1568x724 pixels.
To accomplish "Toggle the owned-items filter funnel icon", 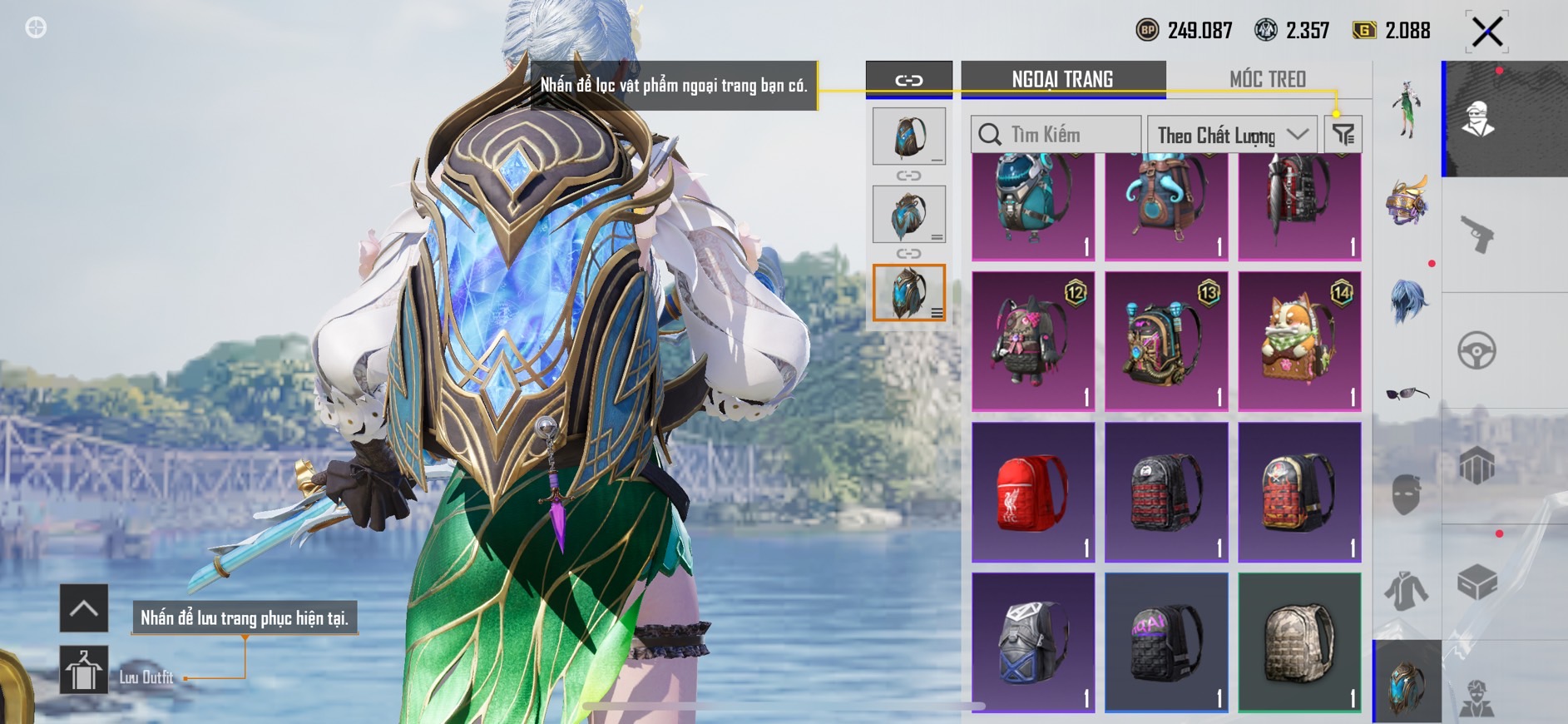I will [x=1343, y=134].
